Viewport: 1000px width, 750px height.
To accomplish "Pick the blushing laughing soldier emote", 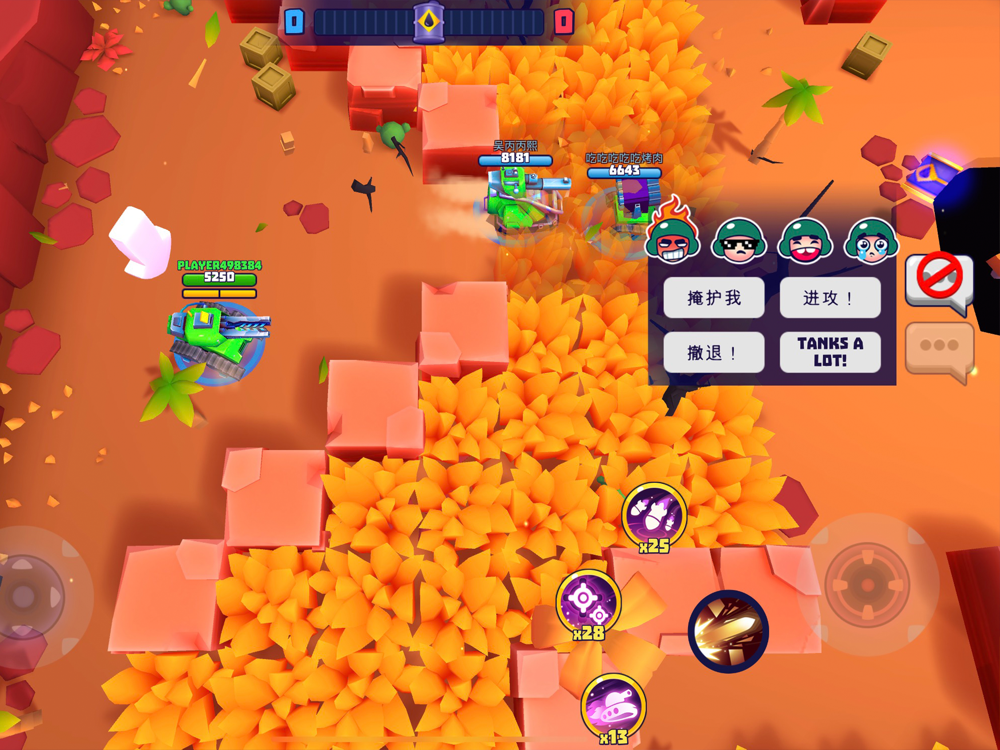I will coord(805,241).
